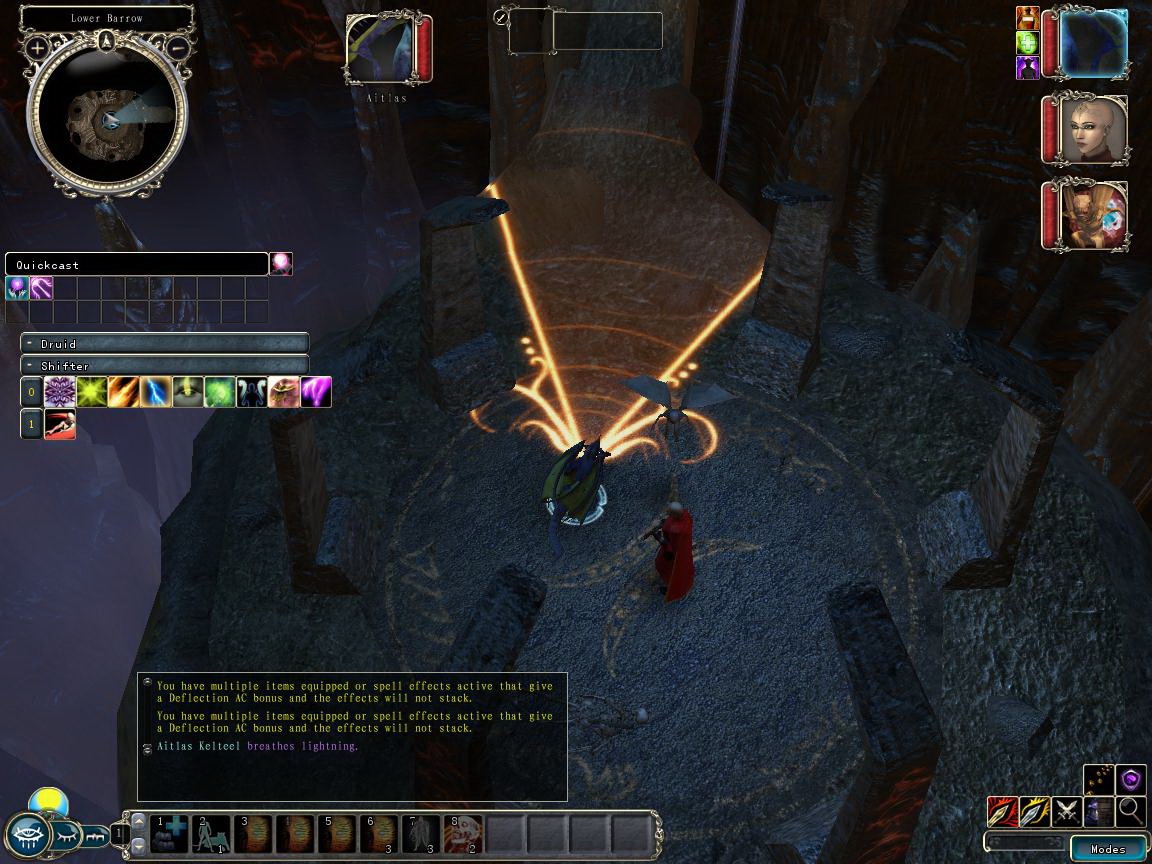The image size is (1152, 864).
Task: Open the Modes panel
Action: coord(1108,849)
